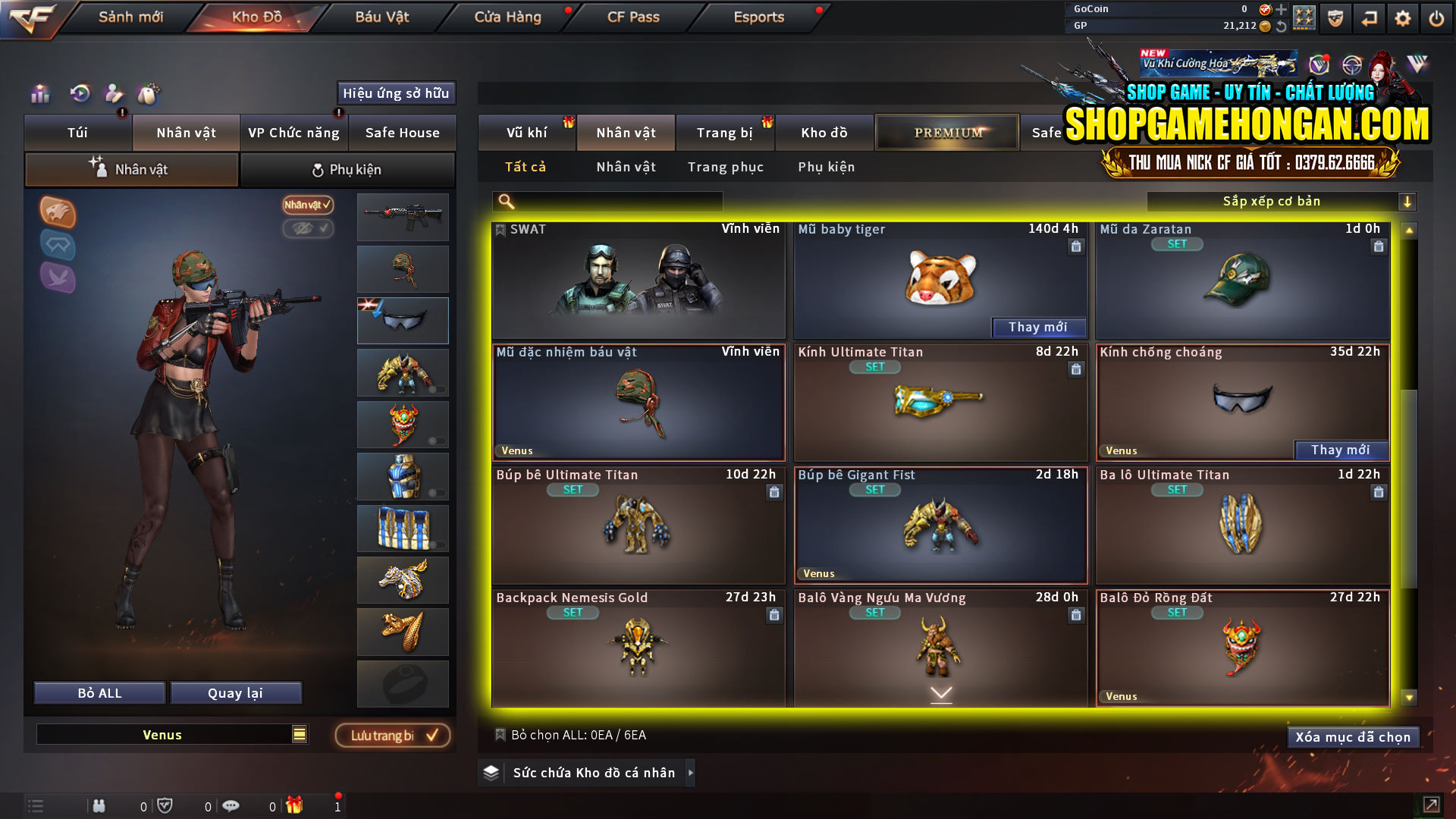Image resolution: width=1456 pixels, height=819 pixels.
Task: Open the gift box notification icon
Action: coord(296,806)
